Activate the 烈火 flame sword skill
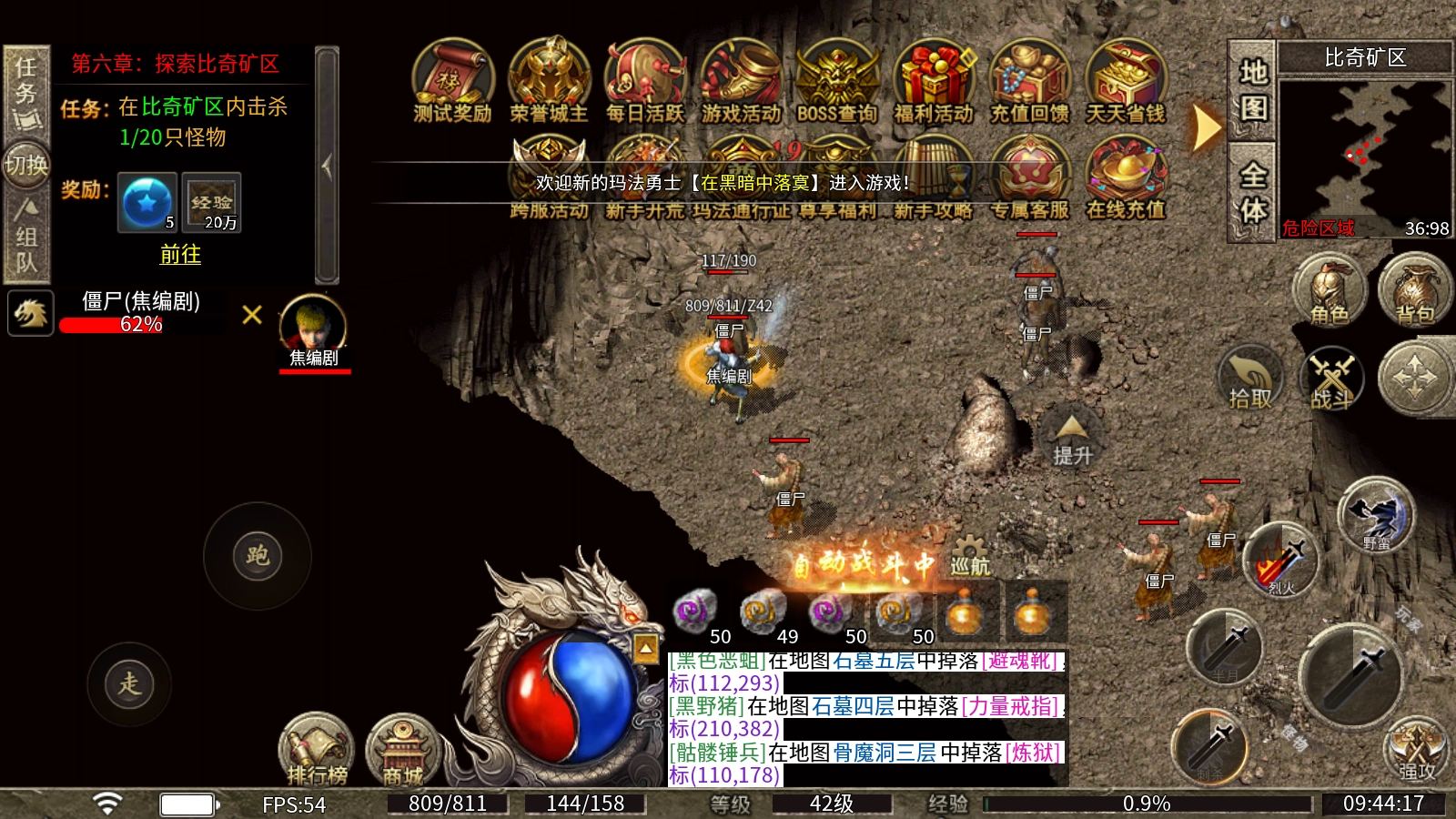 pos(1280,561)
